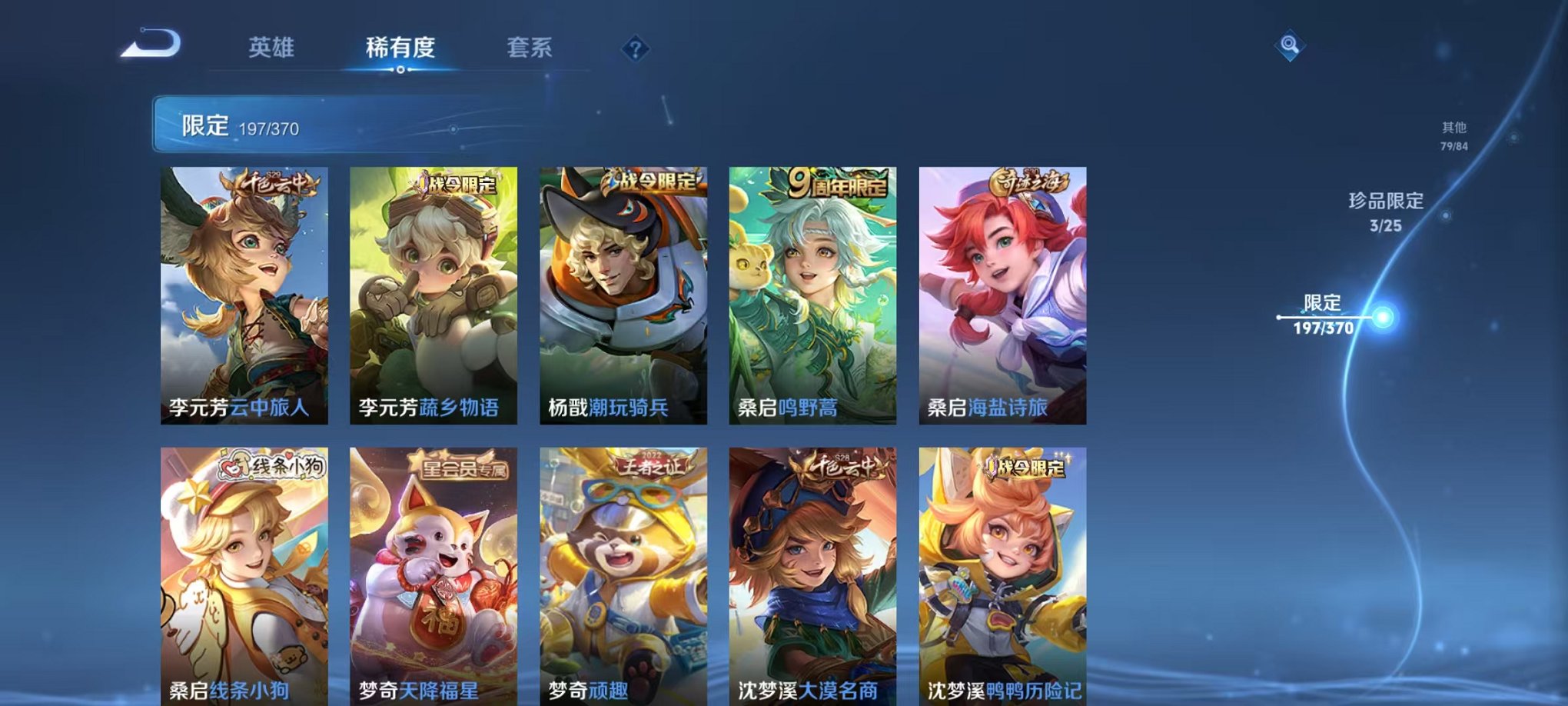The height and width of the screenshot is (706, 1568).
Task: Switch to the 英雄 tab
Action: coord(271,48)
